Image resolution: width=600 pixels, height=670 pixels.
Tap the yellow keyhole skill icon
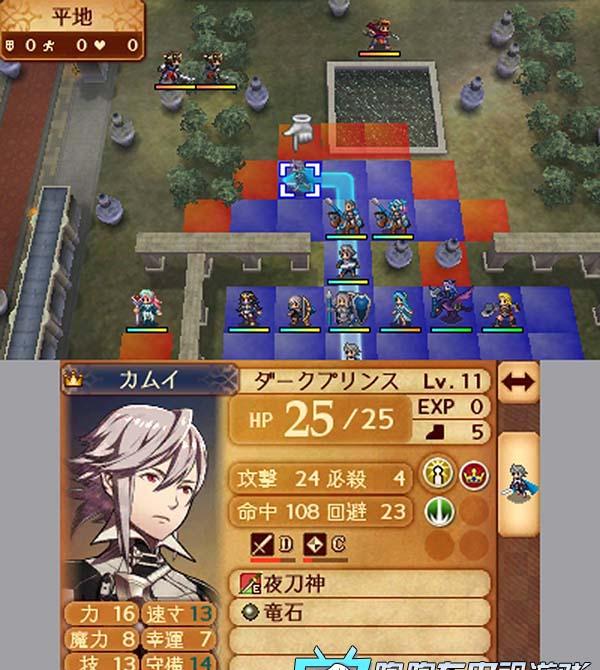click(440, 477)
